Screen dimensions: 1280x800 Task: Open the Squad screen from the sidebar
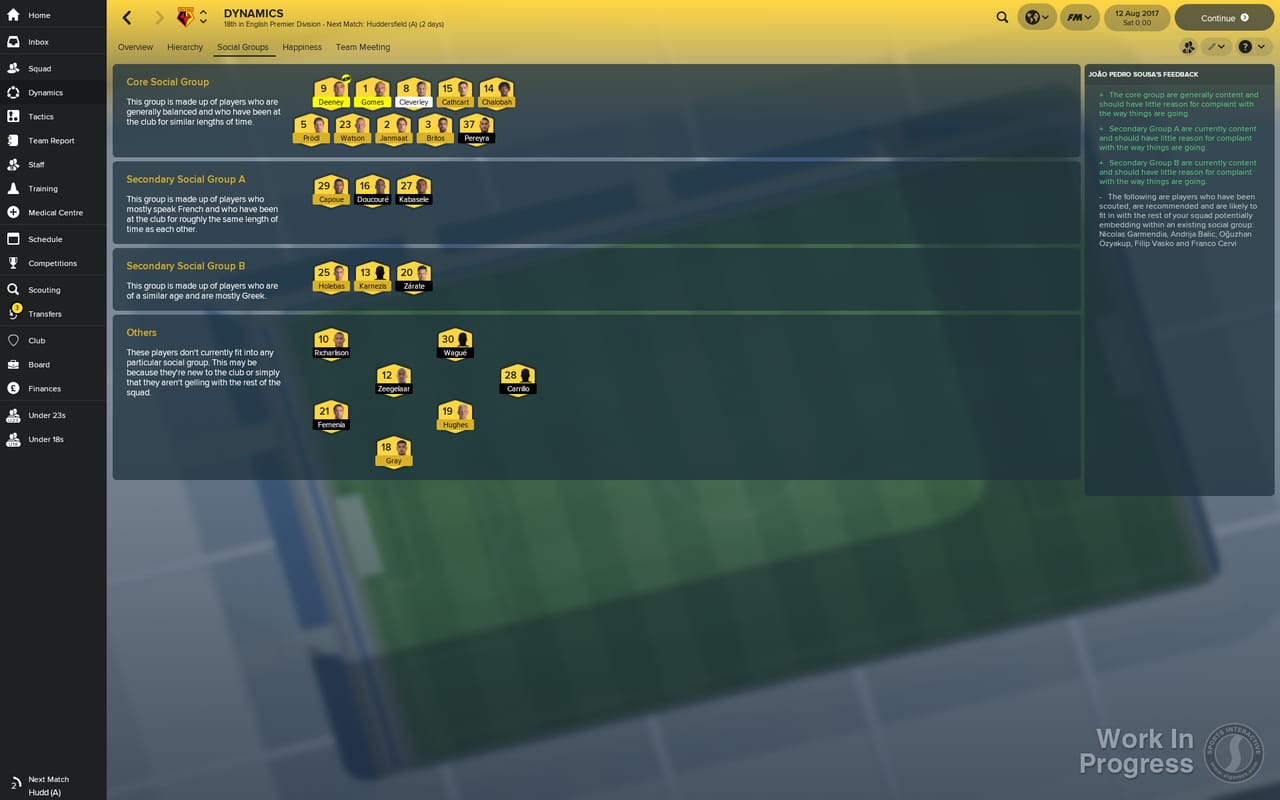(40, 68)
